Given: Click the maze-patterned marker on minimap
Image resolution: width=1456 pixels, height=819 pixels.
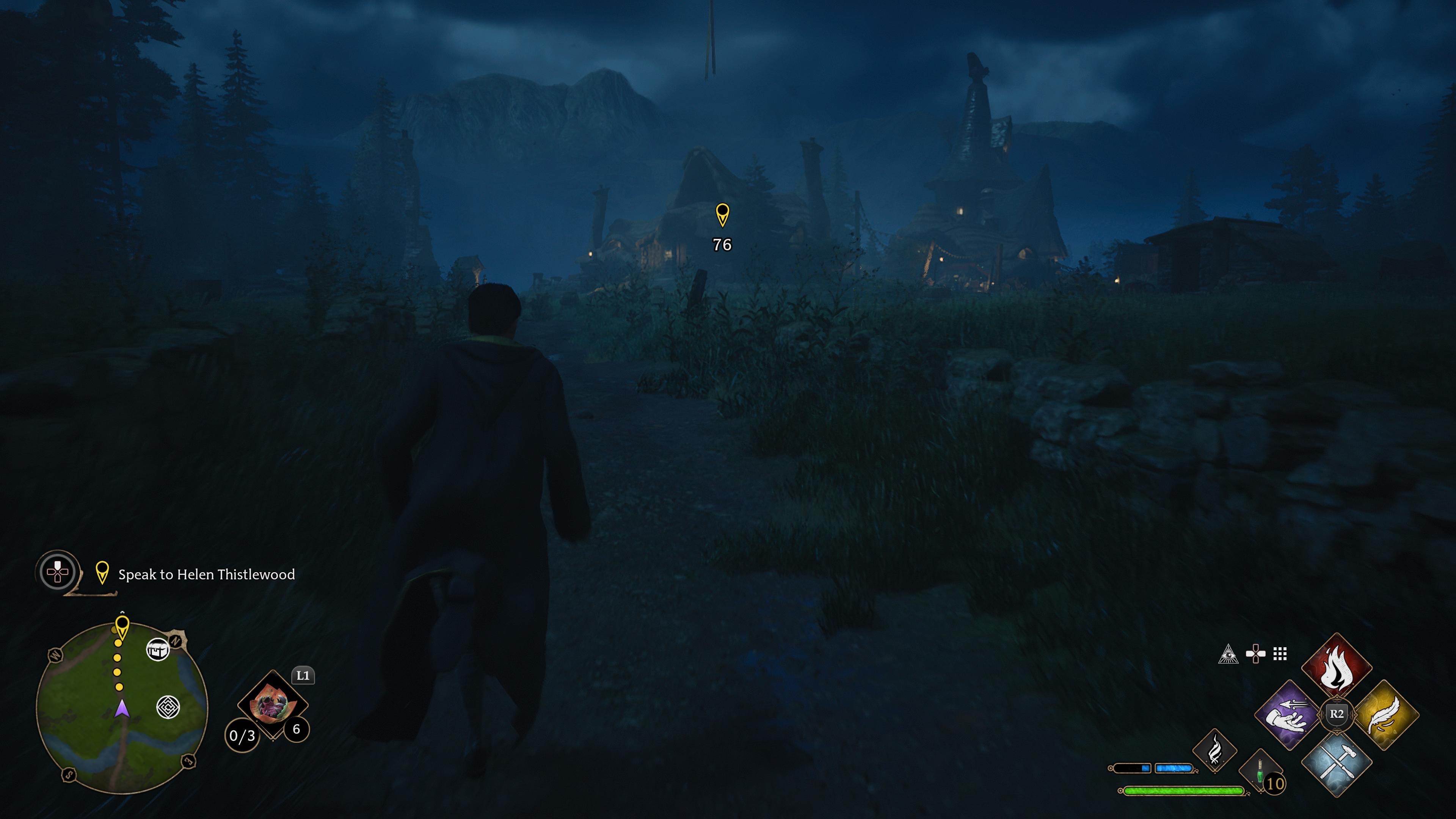Looking at the screenshot, I should tap(168, 707).
